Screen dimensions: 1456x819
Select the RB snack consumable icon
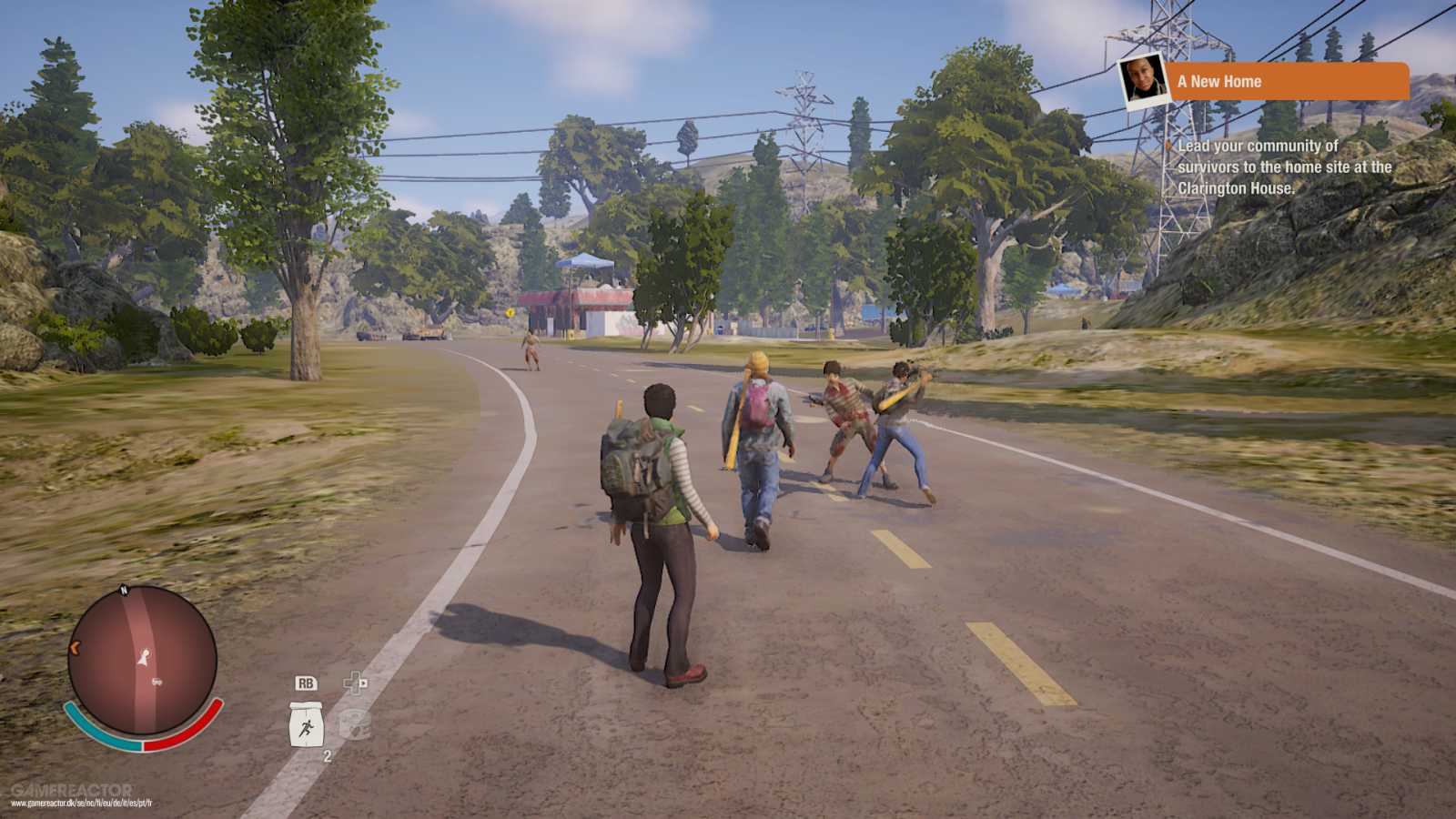tap(307, 683)
